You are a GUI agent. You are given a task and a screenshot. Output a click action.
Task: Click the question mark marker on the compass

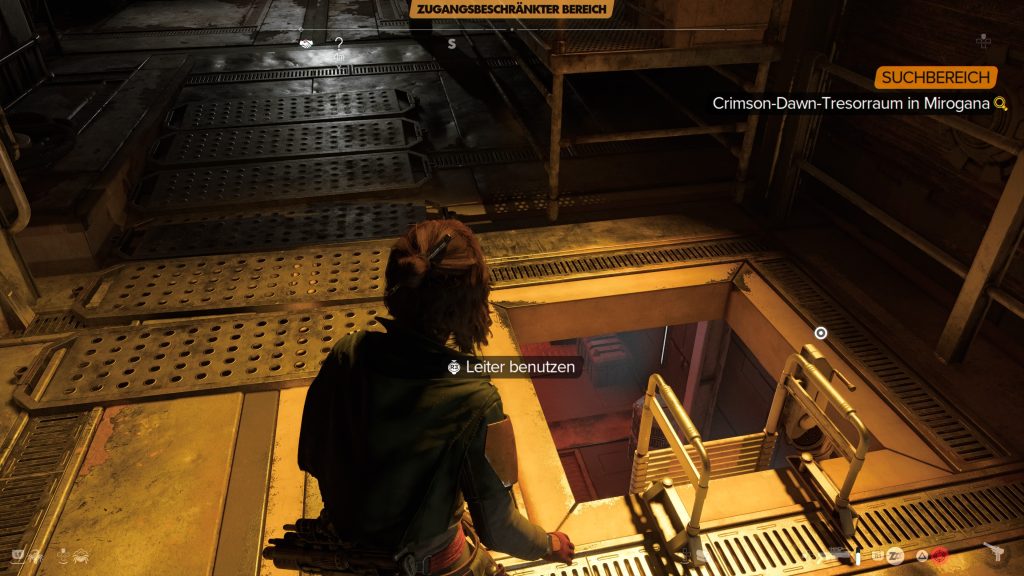[339, 43]
